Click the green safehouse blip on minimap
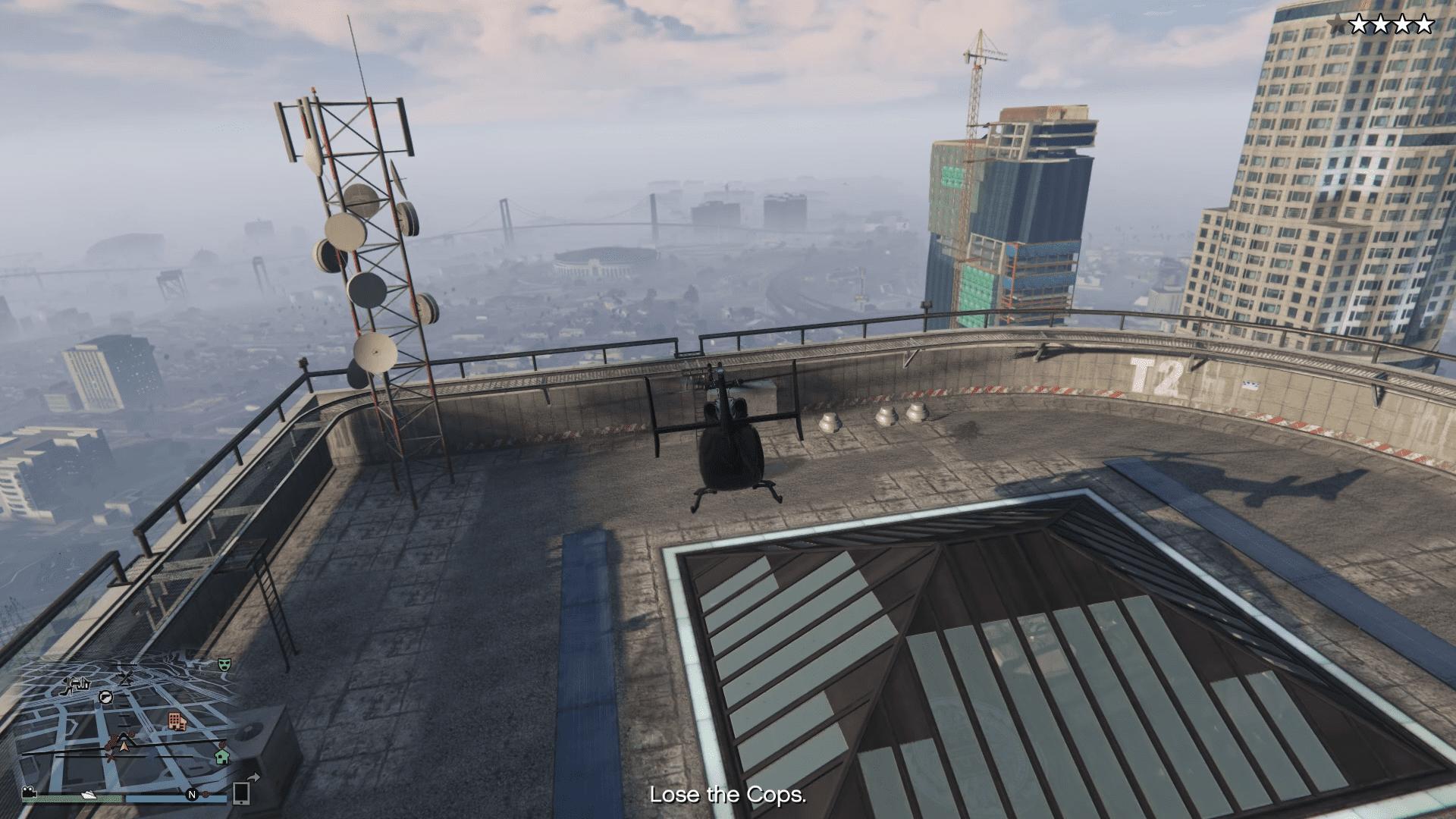Viewport: 1456px width, 819px height. (x=221, y=755)
